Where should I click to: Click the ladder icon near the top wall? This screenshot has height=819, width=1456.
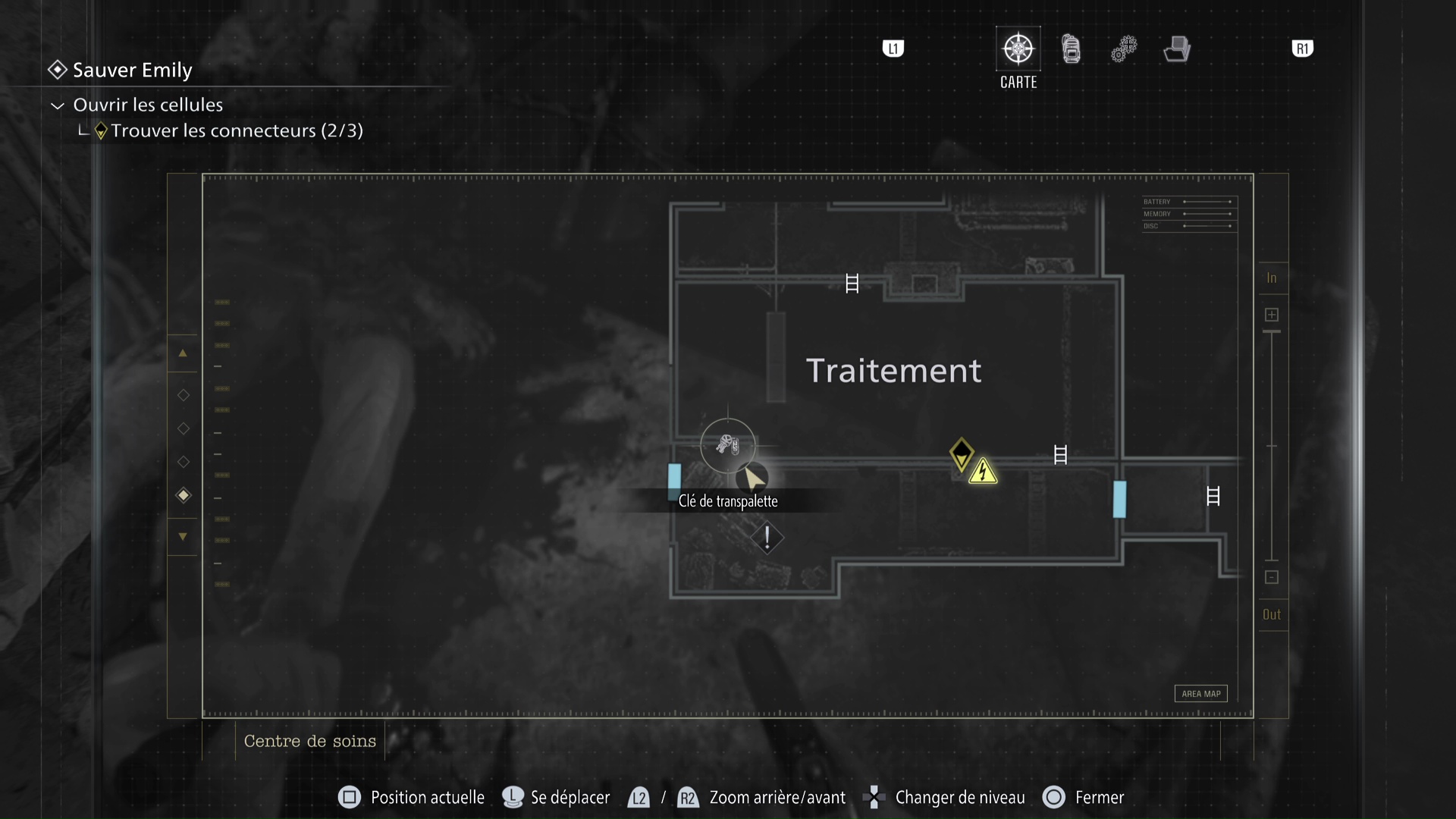coord(852,283)
